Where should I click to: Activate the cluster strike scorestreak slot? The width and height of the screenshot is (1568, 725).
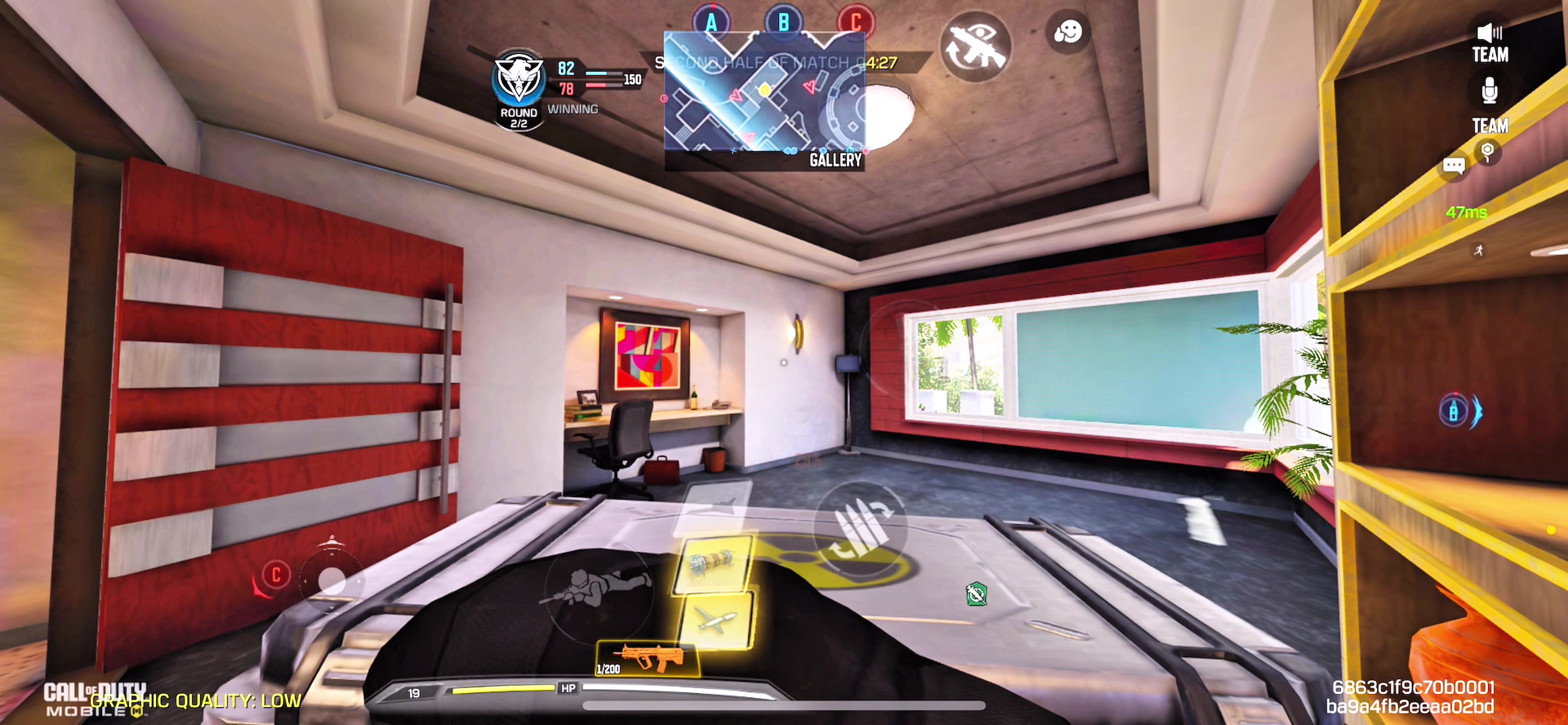coord(712,564)
